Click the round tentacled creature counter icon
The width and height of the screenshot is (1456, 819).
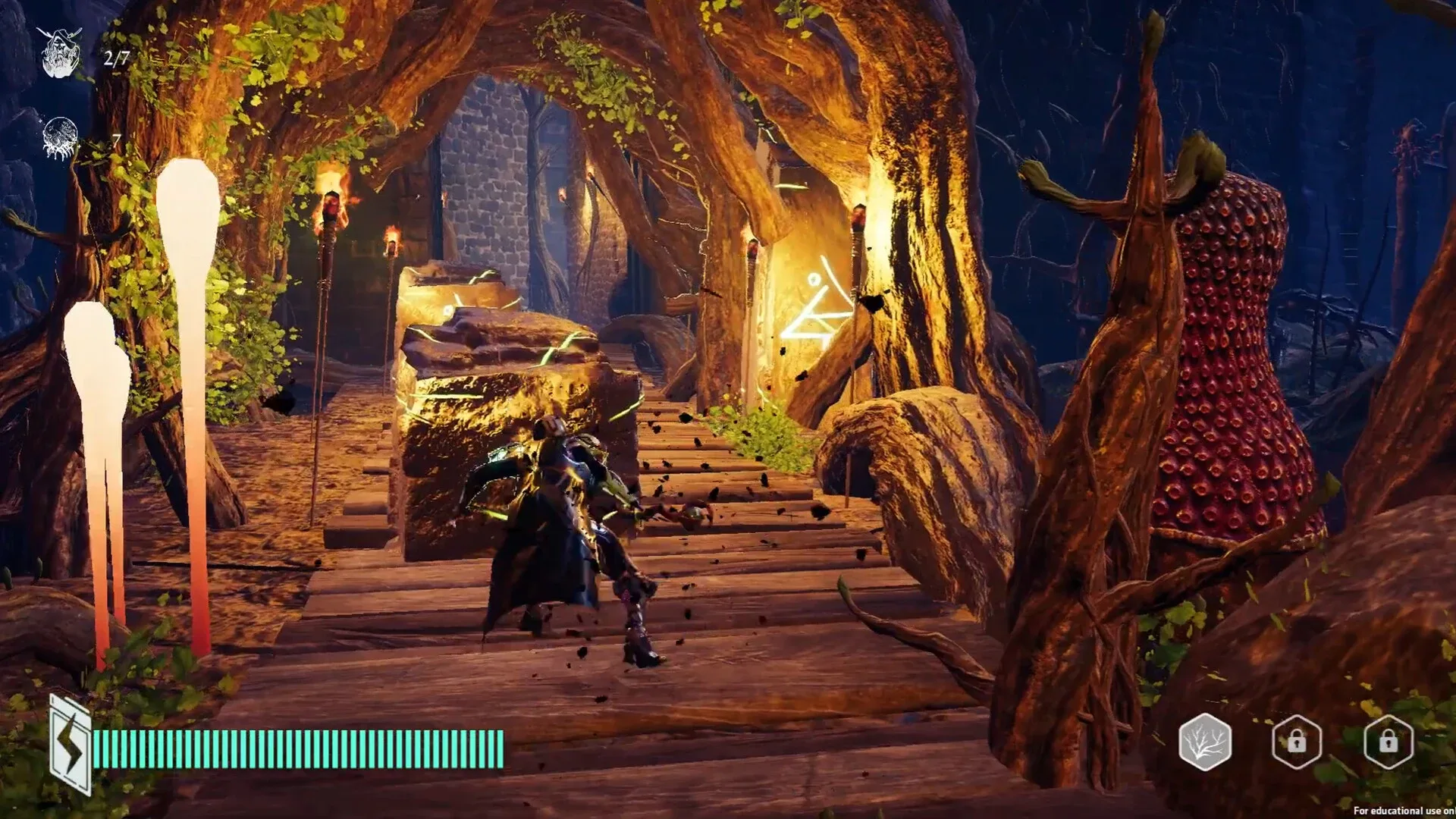click(61, 138)
